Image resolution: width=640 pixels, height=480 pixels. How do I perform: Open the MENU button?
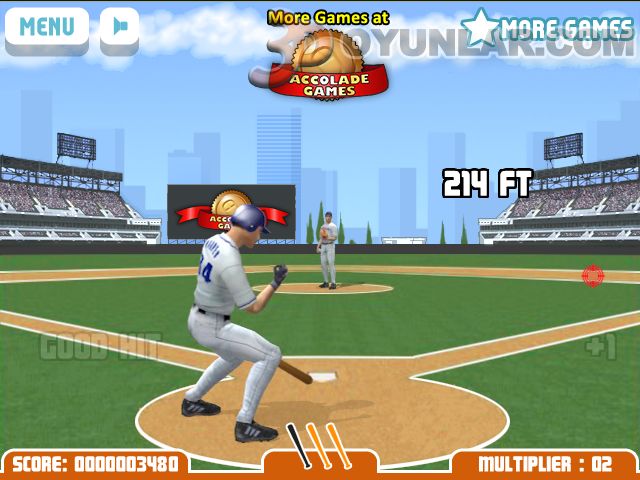pos(46,26)
